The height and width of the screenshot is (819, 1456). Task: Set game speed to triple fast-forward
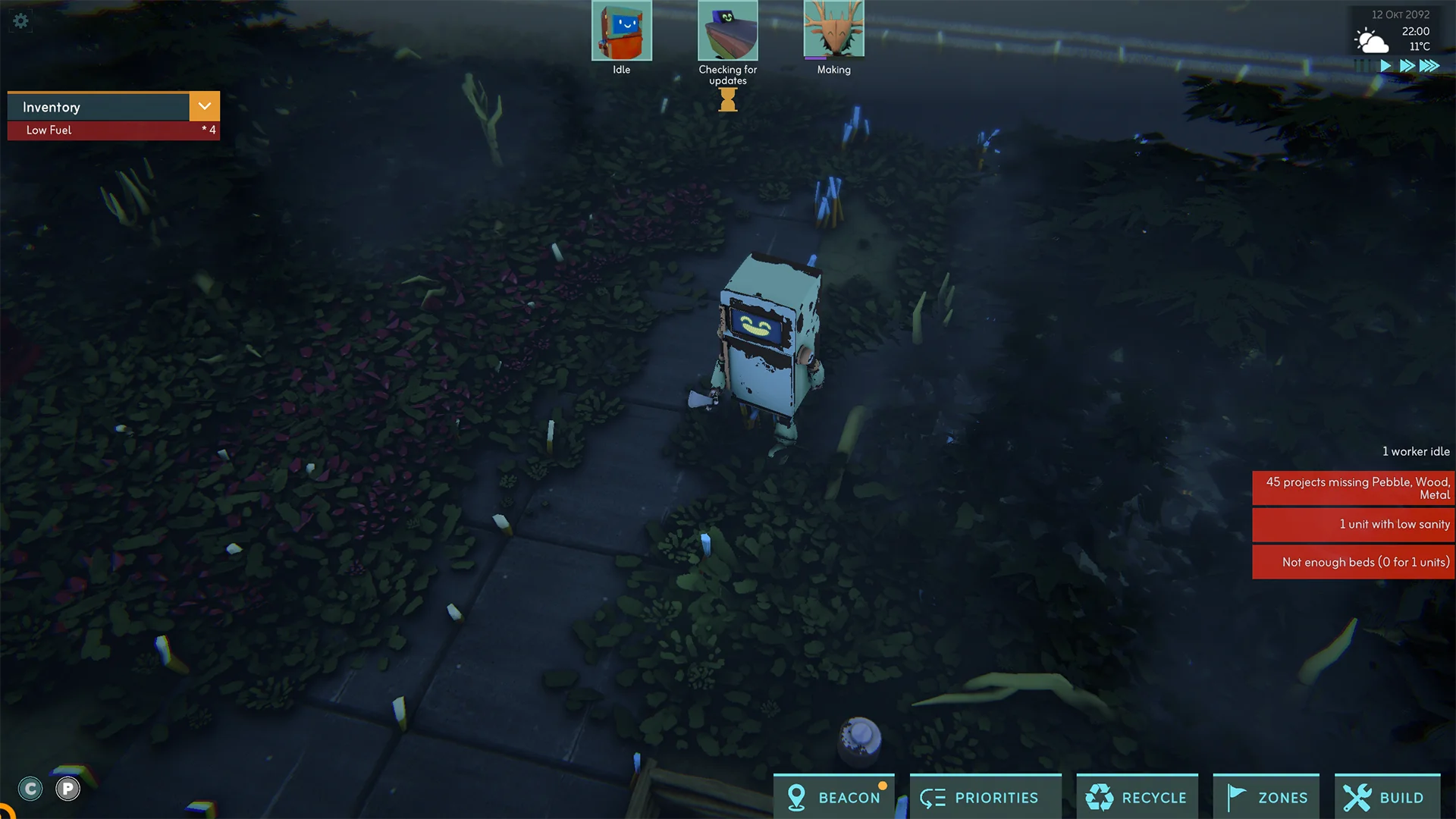[1429, 66]
